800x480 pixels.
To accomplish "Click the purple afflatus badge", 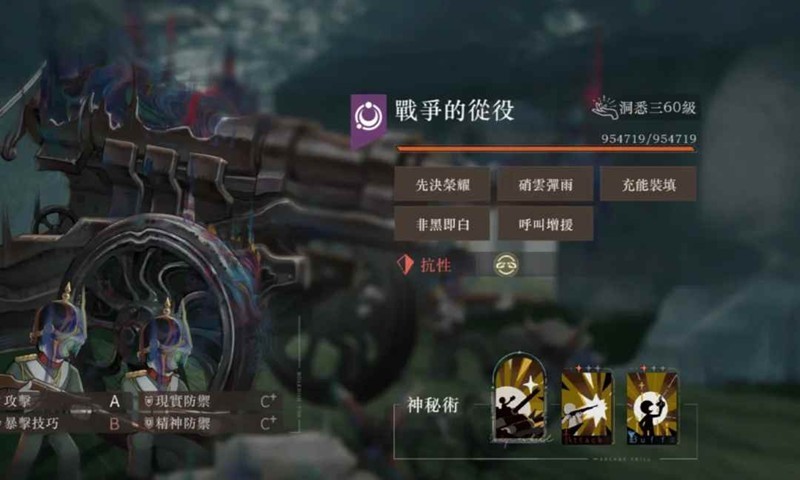I will coord(368,118).
